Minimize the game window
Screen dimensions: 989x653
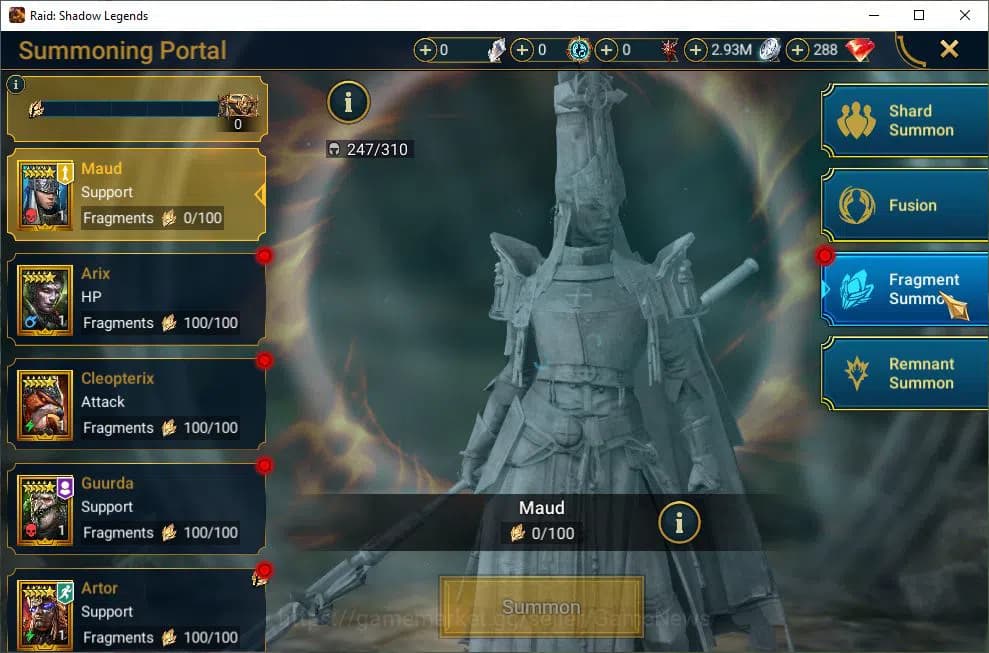[x=873, y=15]
